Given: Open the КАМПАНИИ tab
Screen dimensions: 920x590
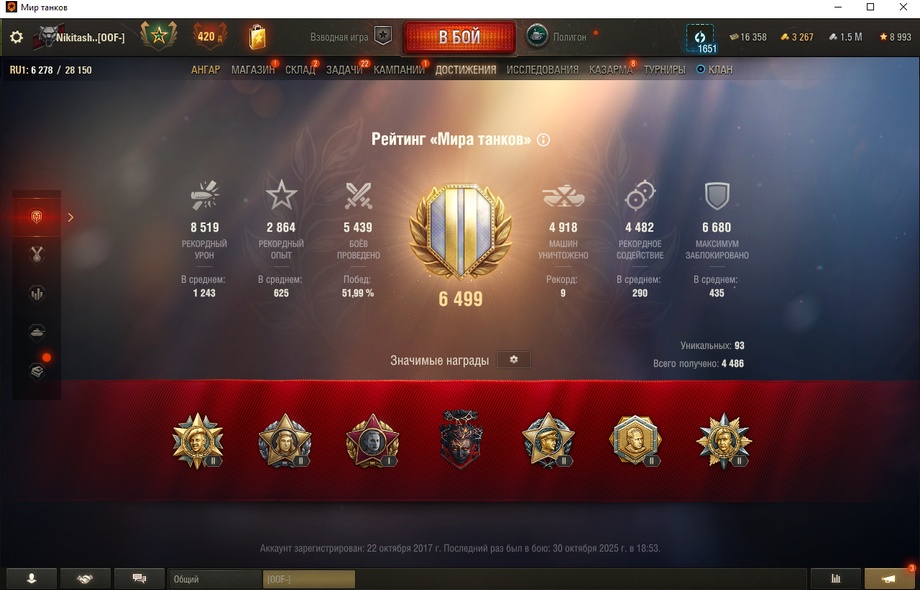Looking at the screenshot, I should click(399, 70).
